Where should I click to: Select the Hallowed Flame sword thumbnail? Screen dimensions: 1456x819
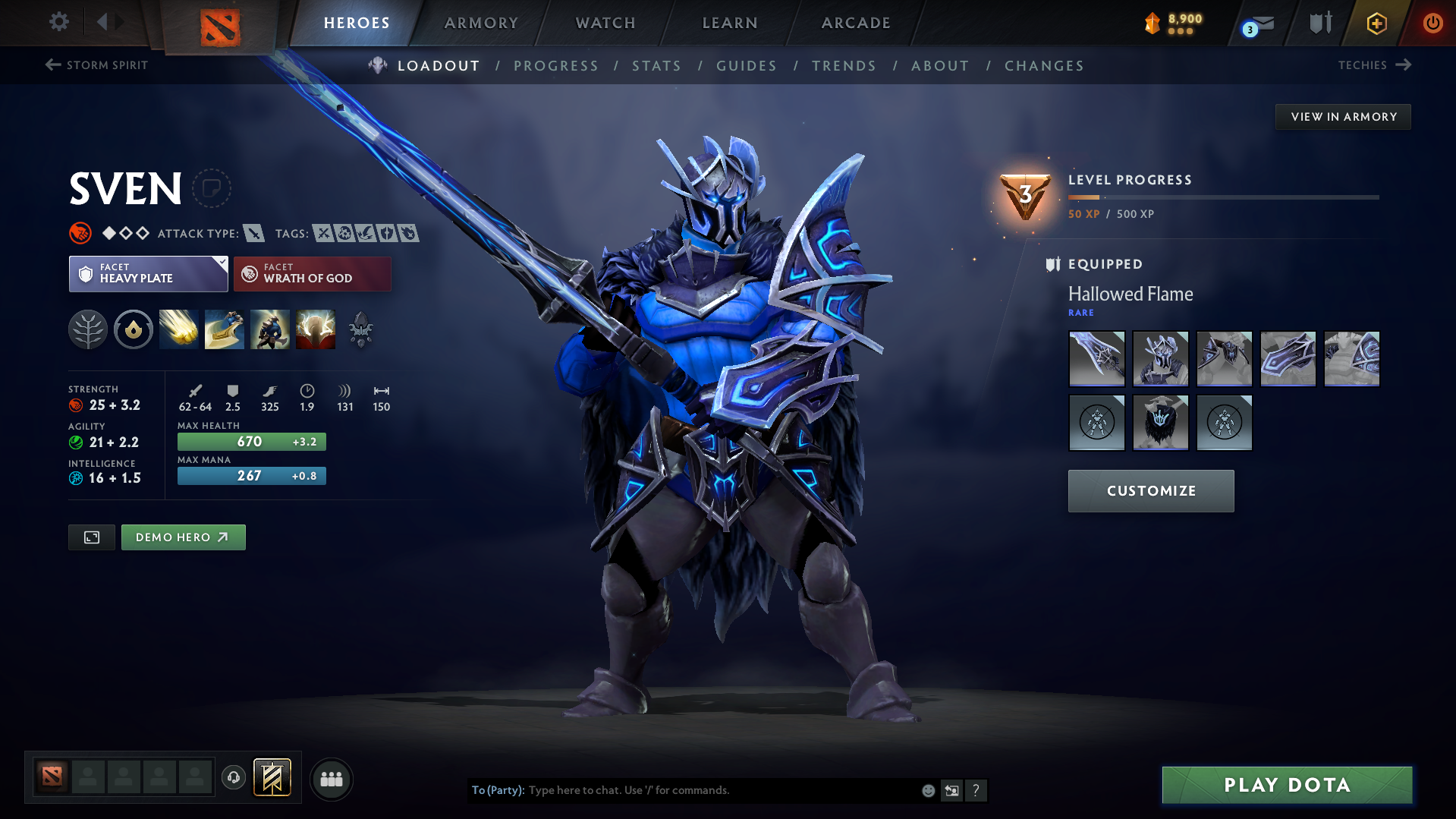click(1096, 358)
